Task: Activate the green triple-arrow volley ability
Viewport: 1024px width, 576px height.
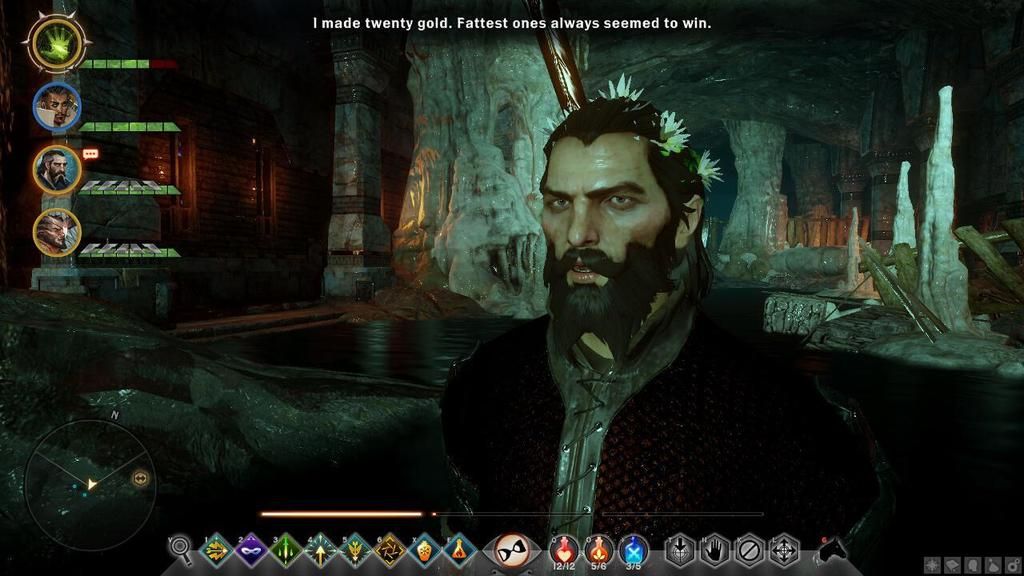Action: point(285,549)
